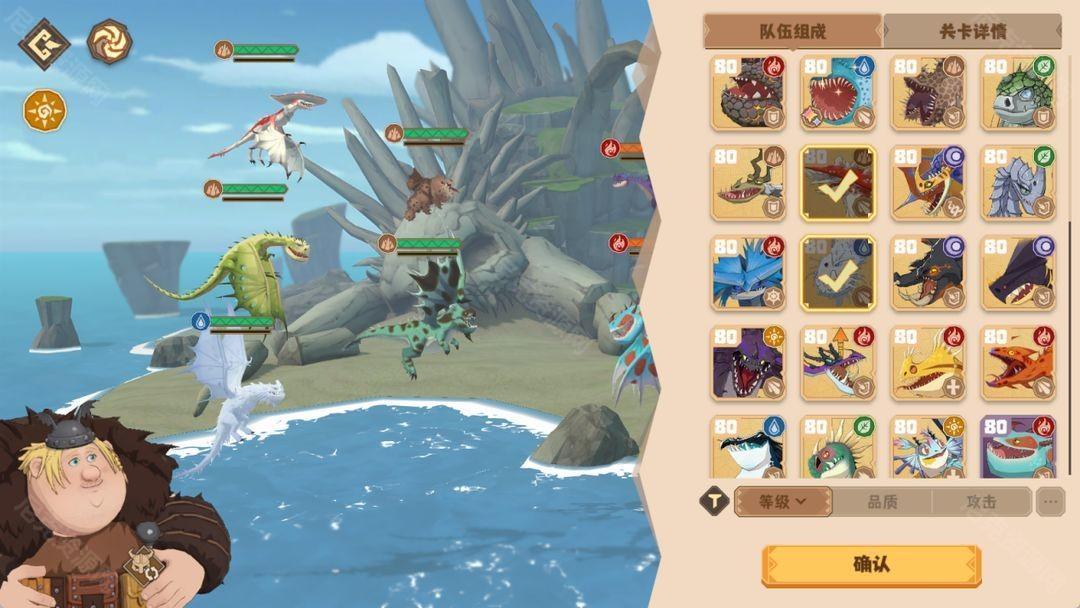
Task: Click the T-shaped filter icon
Action: 713,501
